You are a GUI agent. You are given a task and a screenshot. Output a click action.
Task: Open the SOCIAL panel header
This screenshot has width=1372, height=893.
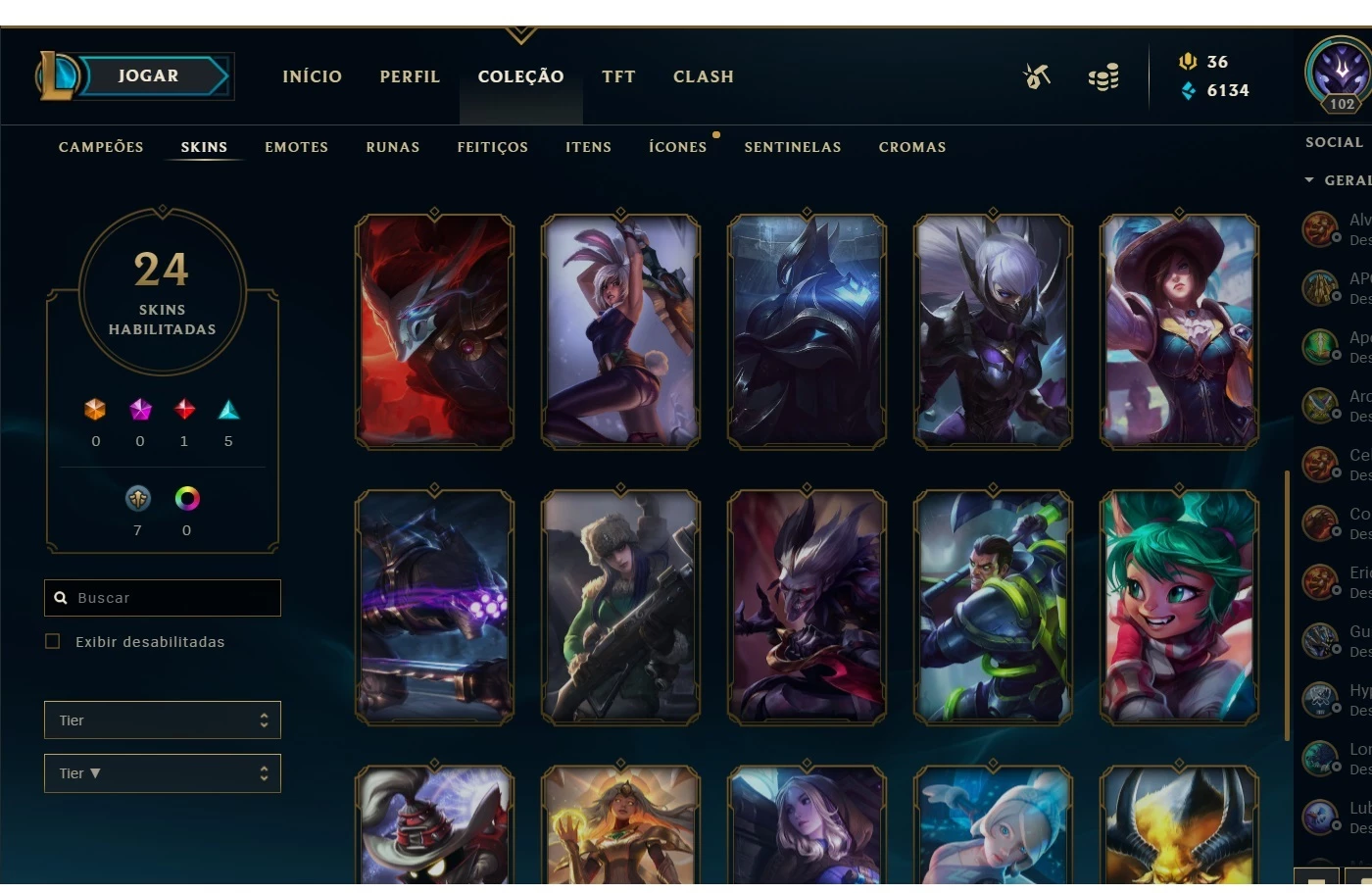(x=1334, y=141)
